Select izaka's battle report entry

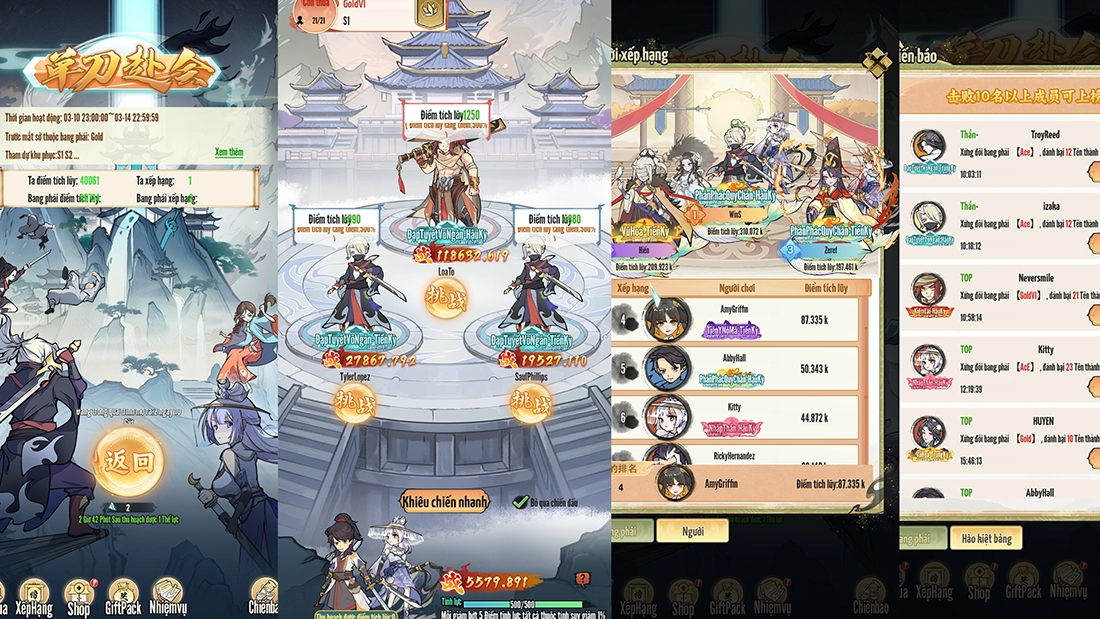pos(1000,225)
